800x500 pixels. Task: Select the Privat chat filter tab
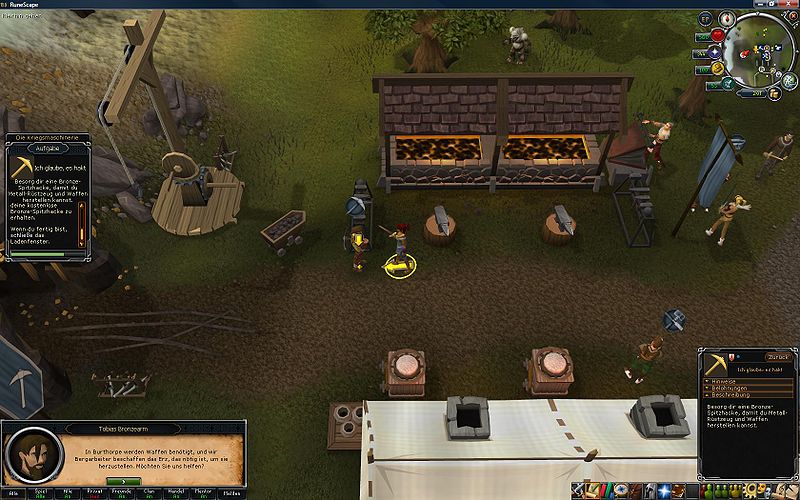tap(98, 493)
